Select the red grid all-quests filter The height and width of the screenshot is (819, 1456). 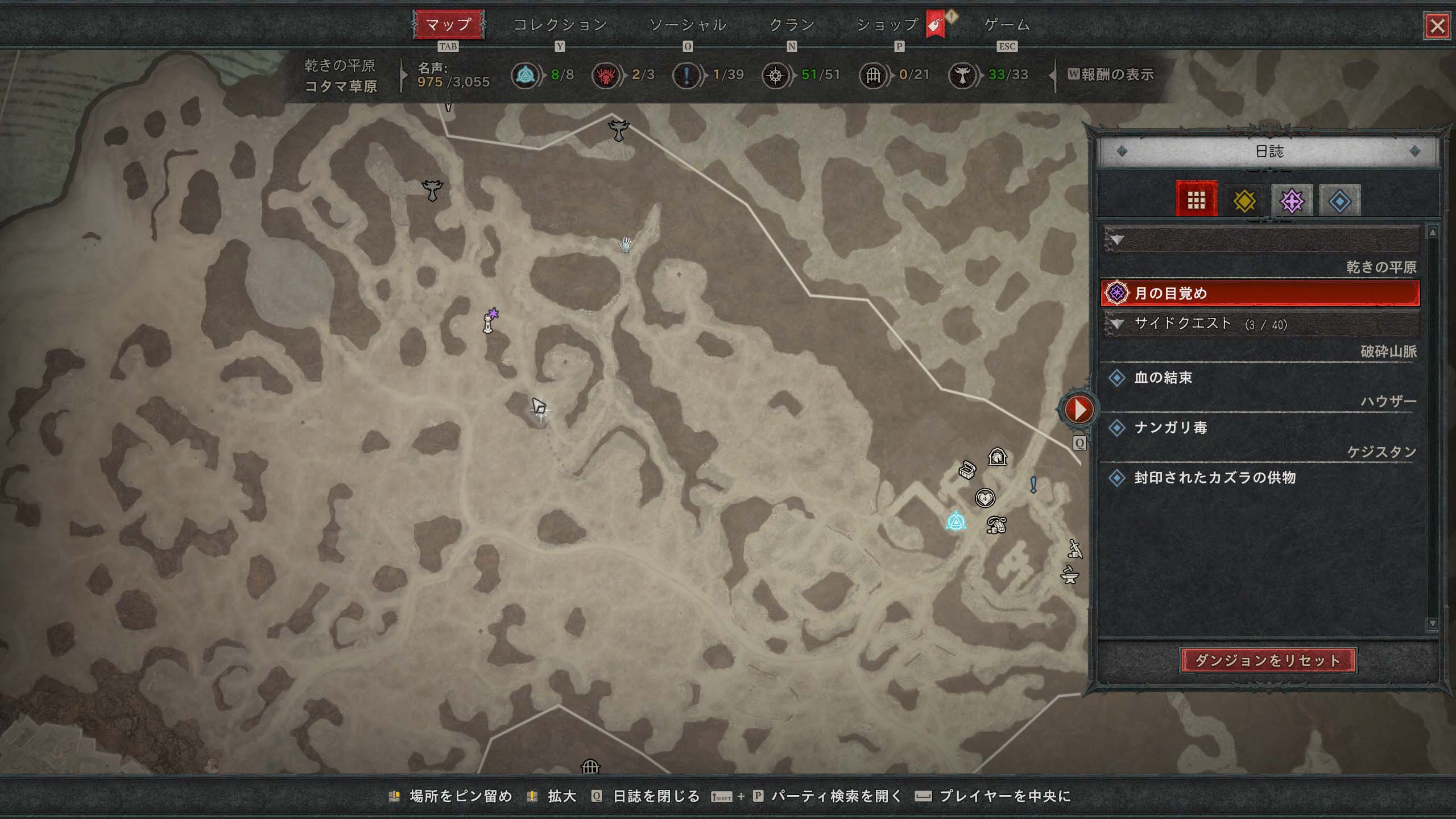1196,200
